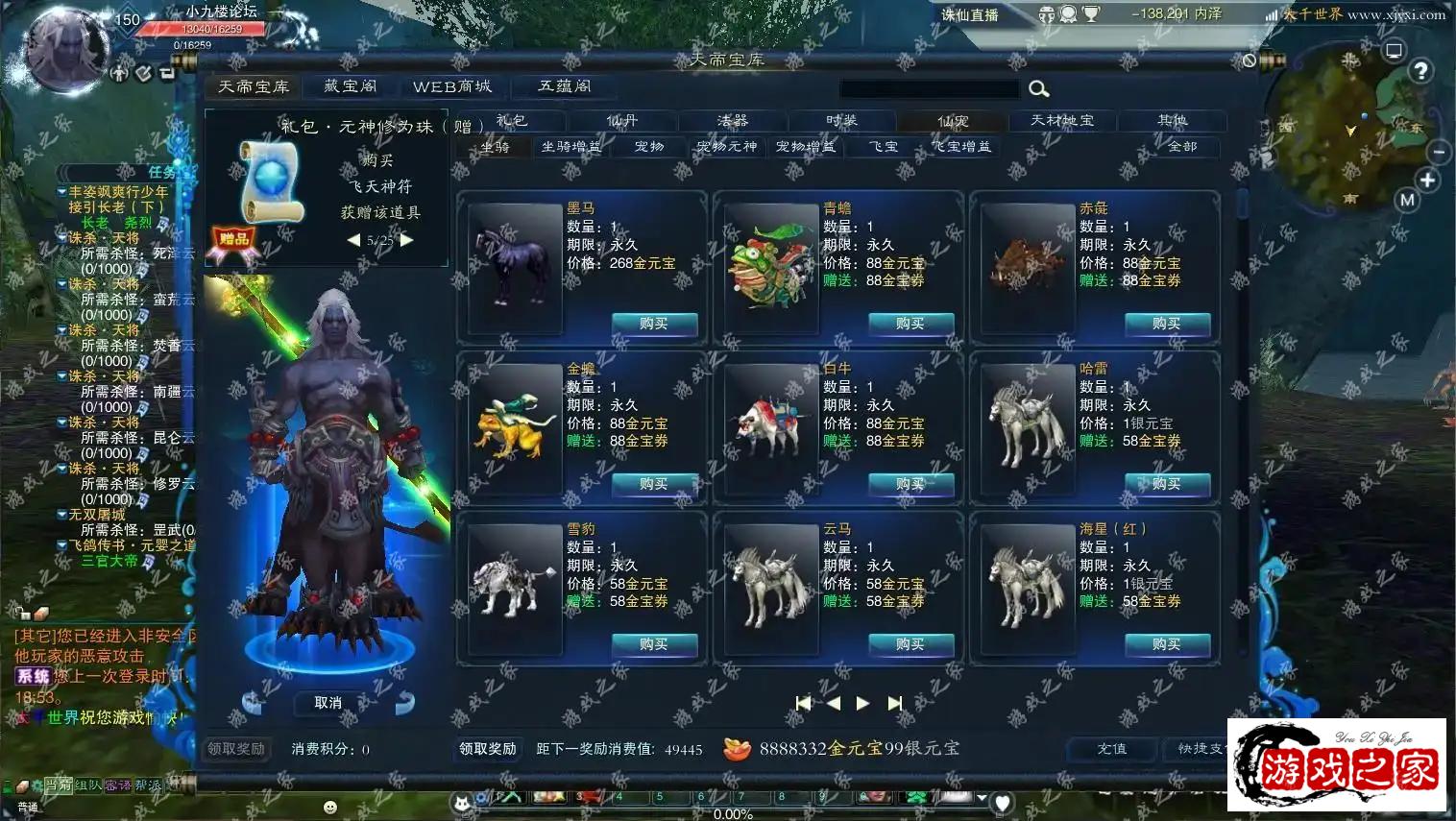This screenshot has width=1456, height=821.
Task: Claim reward with 领取奖励 beside 距下一奖励消费值
Action: pos(488,749)
